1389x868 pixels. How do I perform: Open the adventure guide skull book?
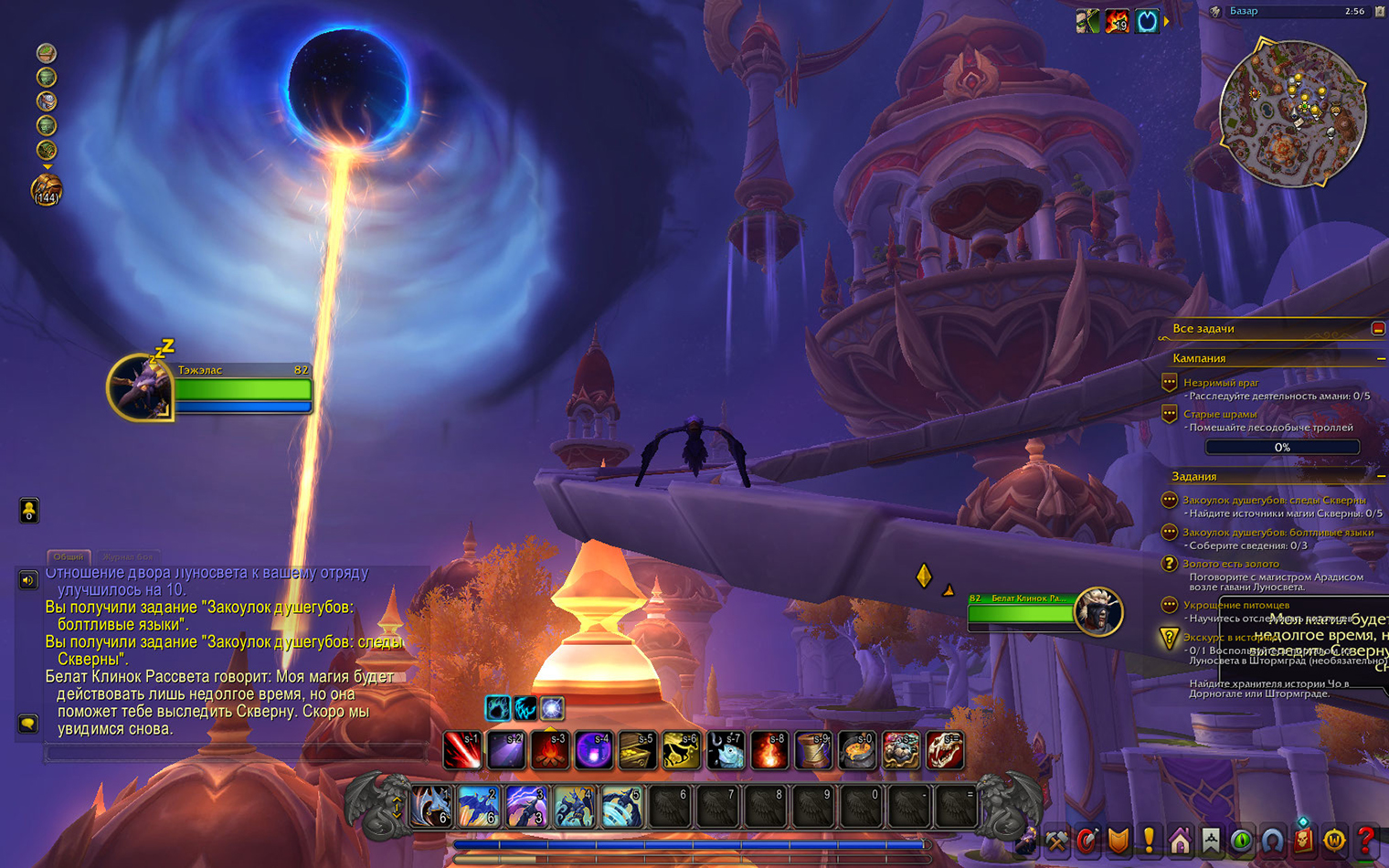1304,840
